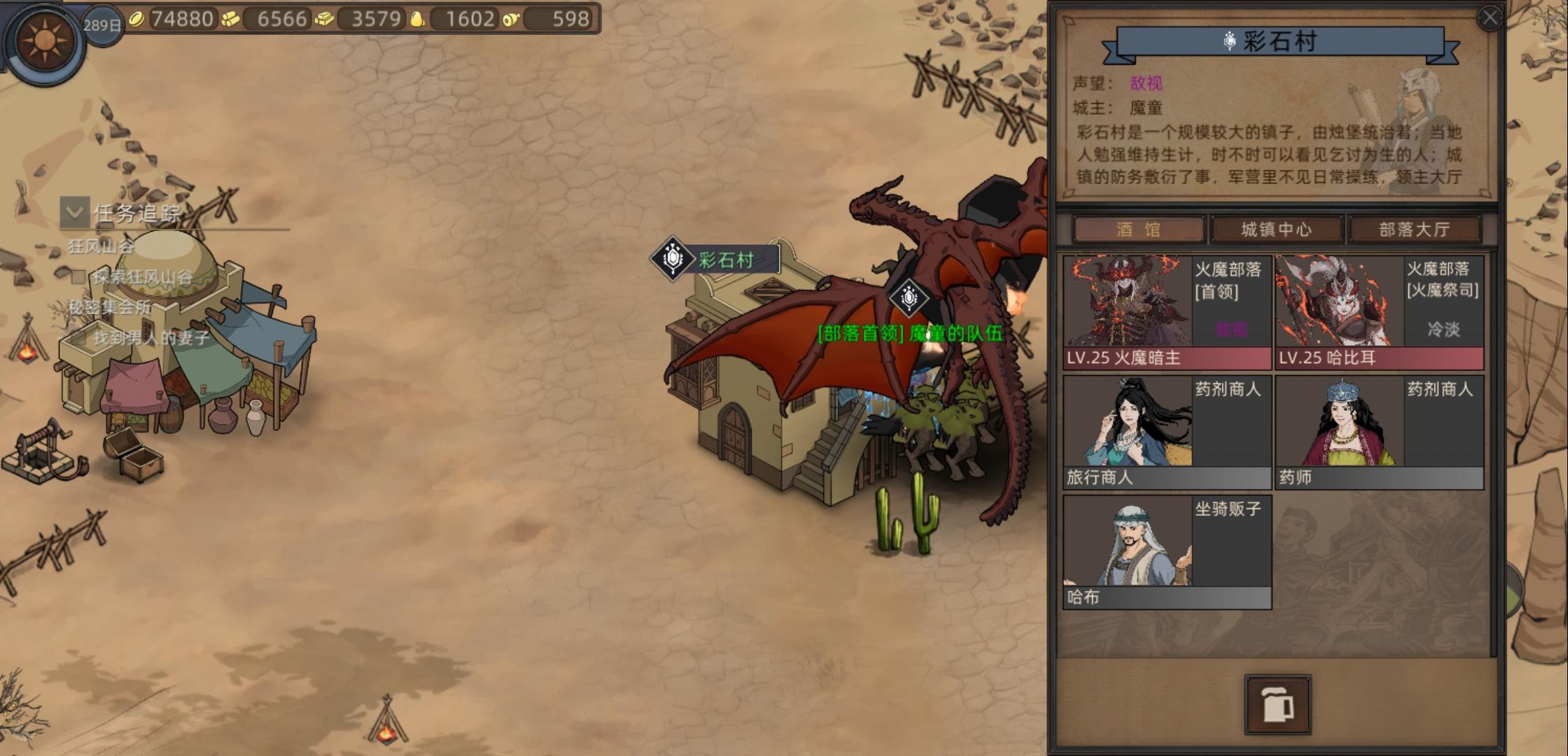Click the beer mug tavern button
Viewport: 1568px width, 756px height.
pyautogui.click(x=1277, y=704)
